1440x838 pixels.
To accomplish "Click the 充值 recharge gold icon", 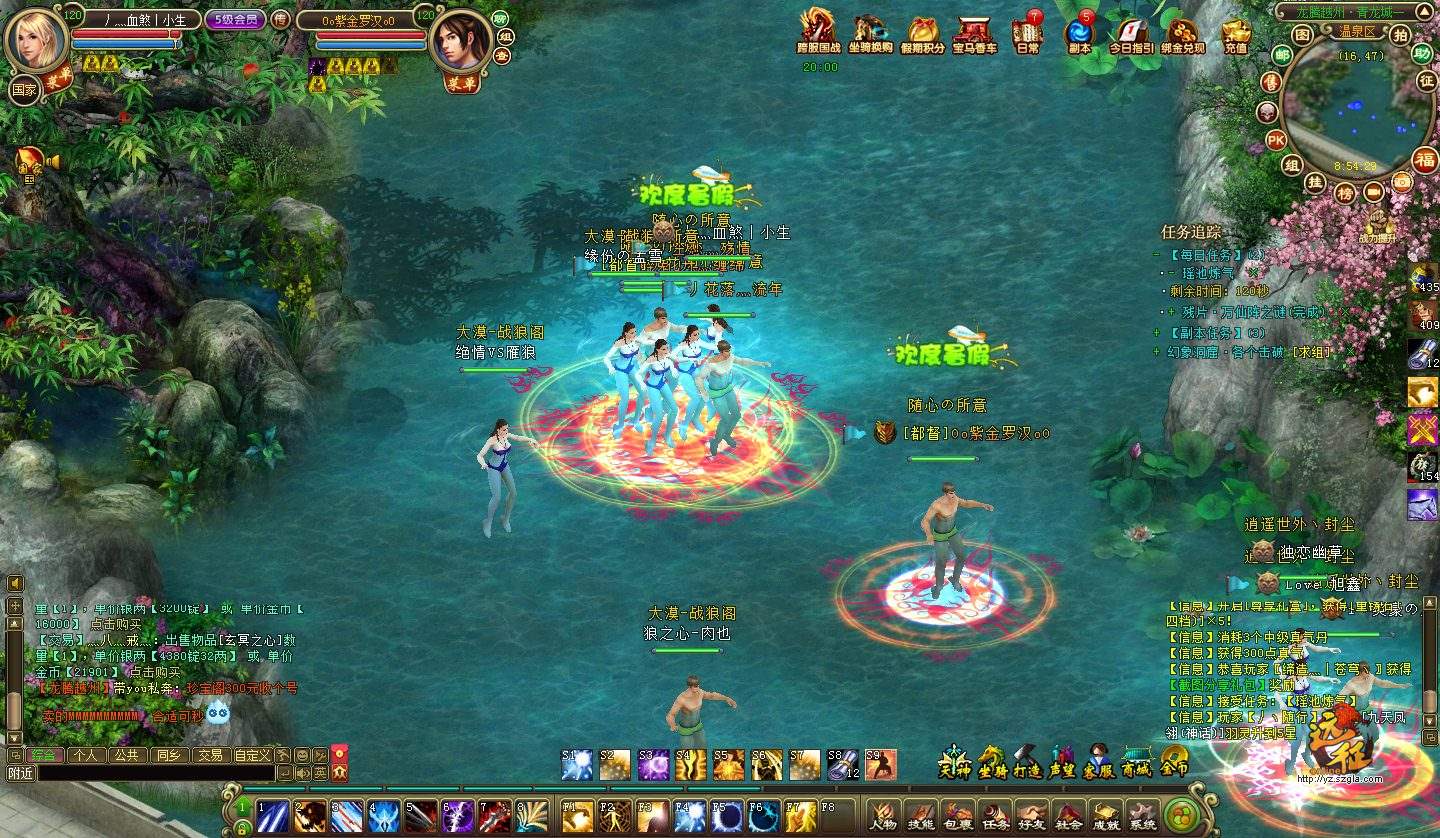I will pyautogui.click(x=1236, y=32).
